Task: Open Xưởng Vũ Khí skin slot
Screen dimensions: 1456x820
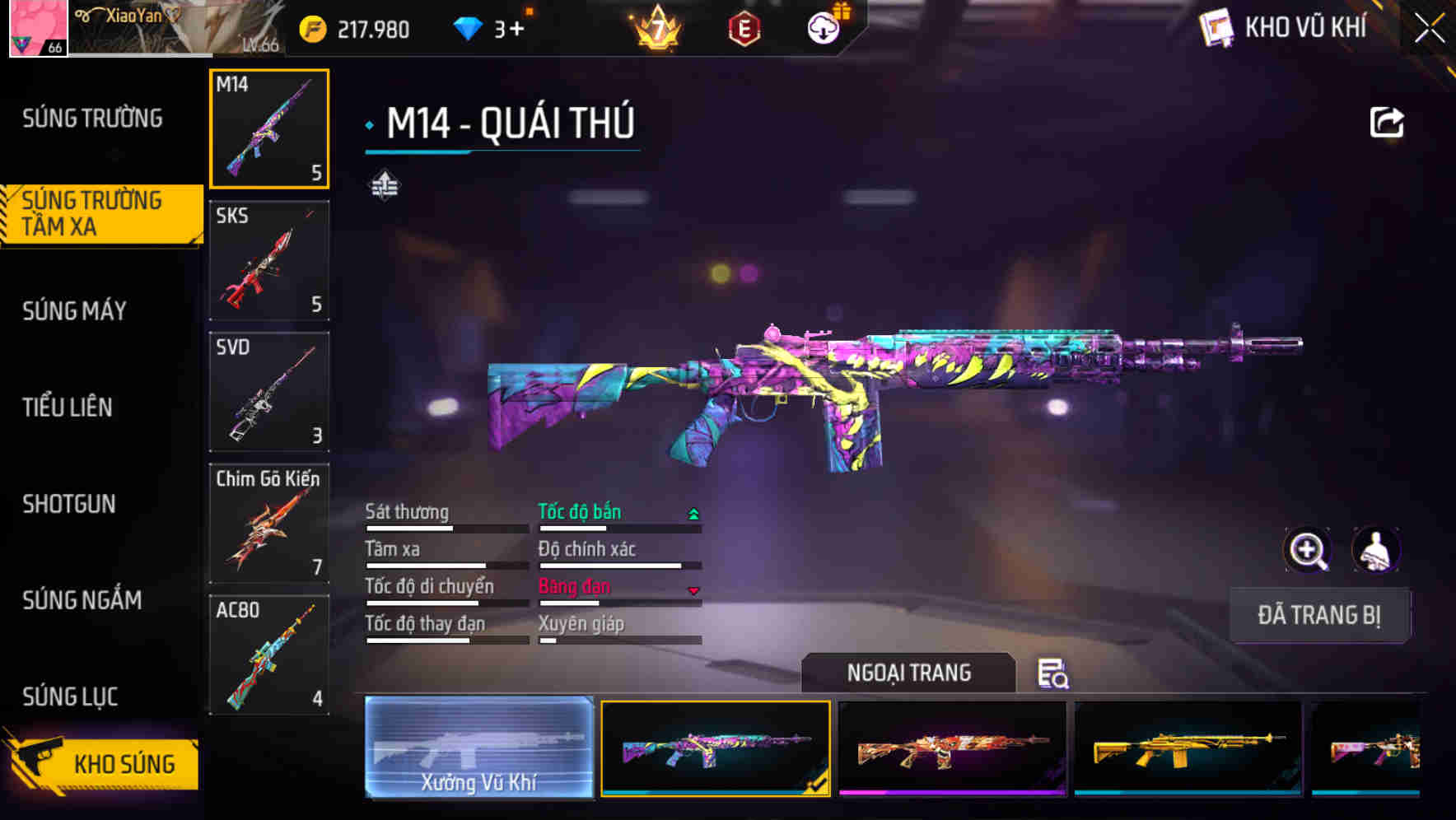Action: coord(479,748)
